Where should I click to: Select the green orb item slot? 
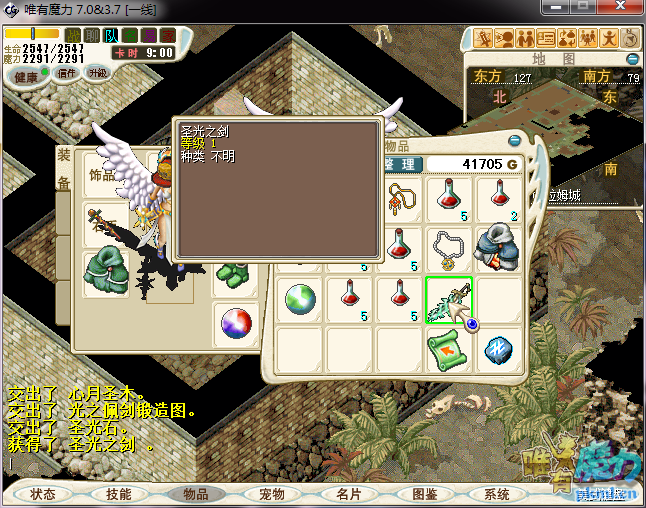click(x=300, y=300)
